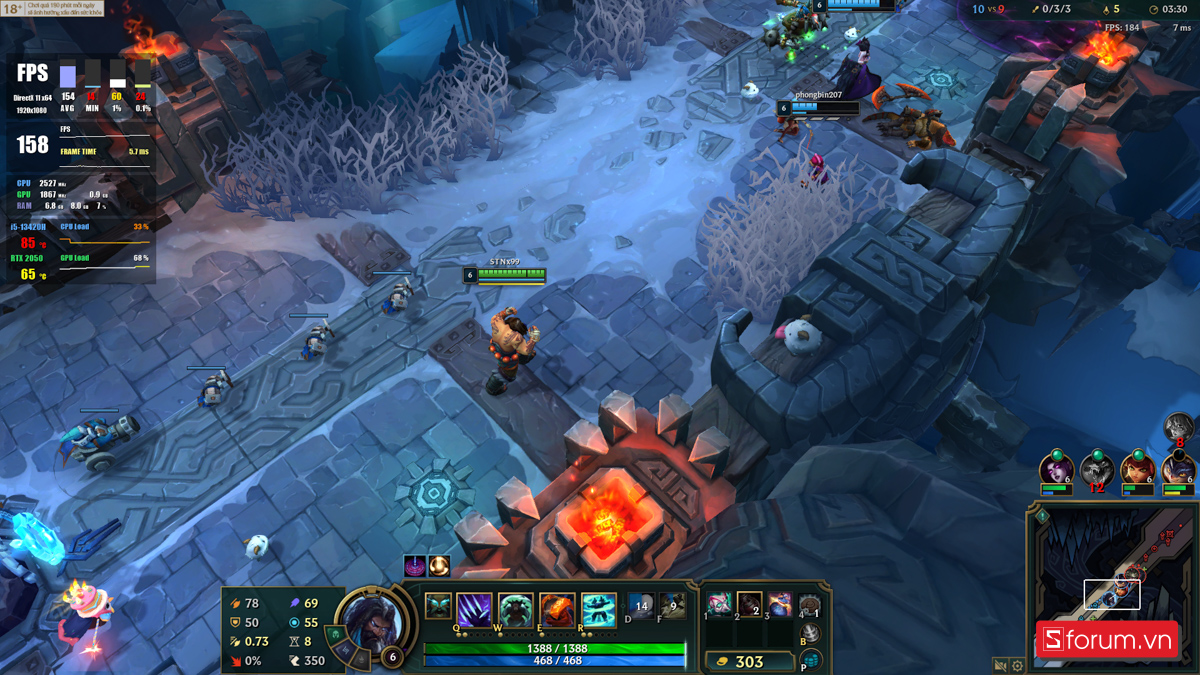Activate the E flaming stampede ability
Viewport: 1200px width, 675px height.
pyautogui.click(x=558, y=610)
